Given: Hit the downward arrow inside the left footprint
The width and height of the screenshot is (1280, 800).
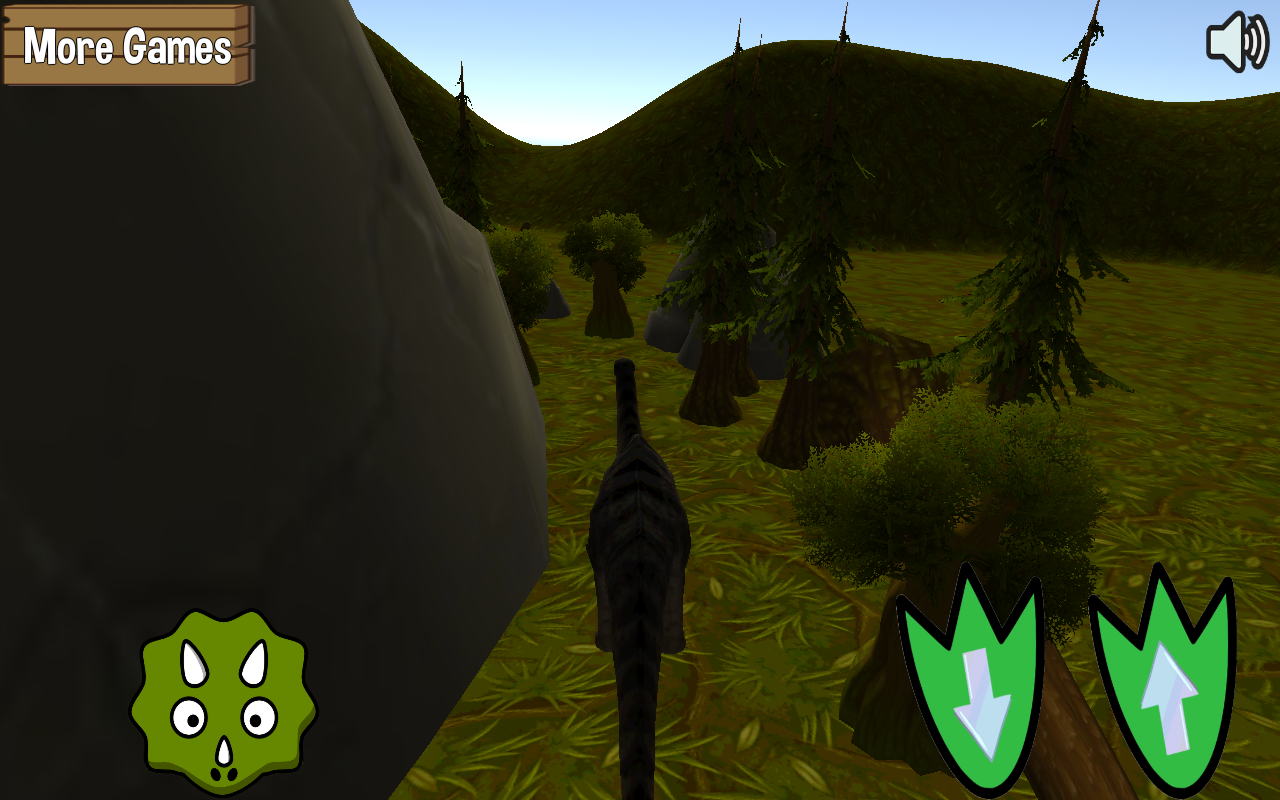Looking at the screenshot, I should pyautogui.click(x=985, y=700).
